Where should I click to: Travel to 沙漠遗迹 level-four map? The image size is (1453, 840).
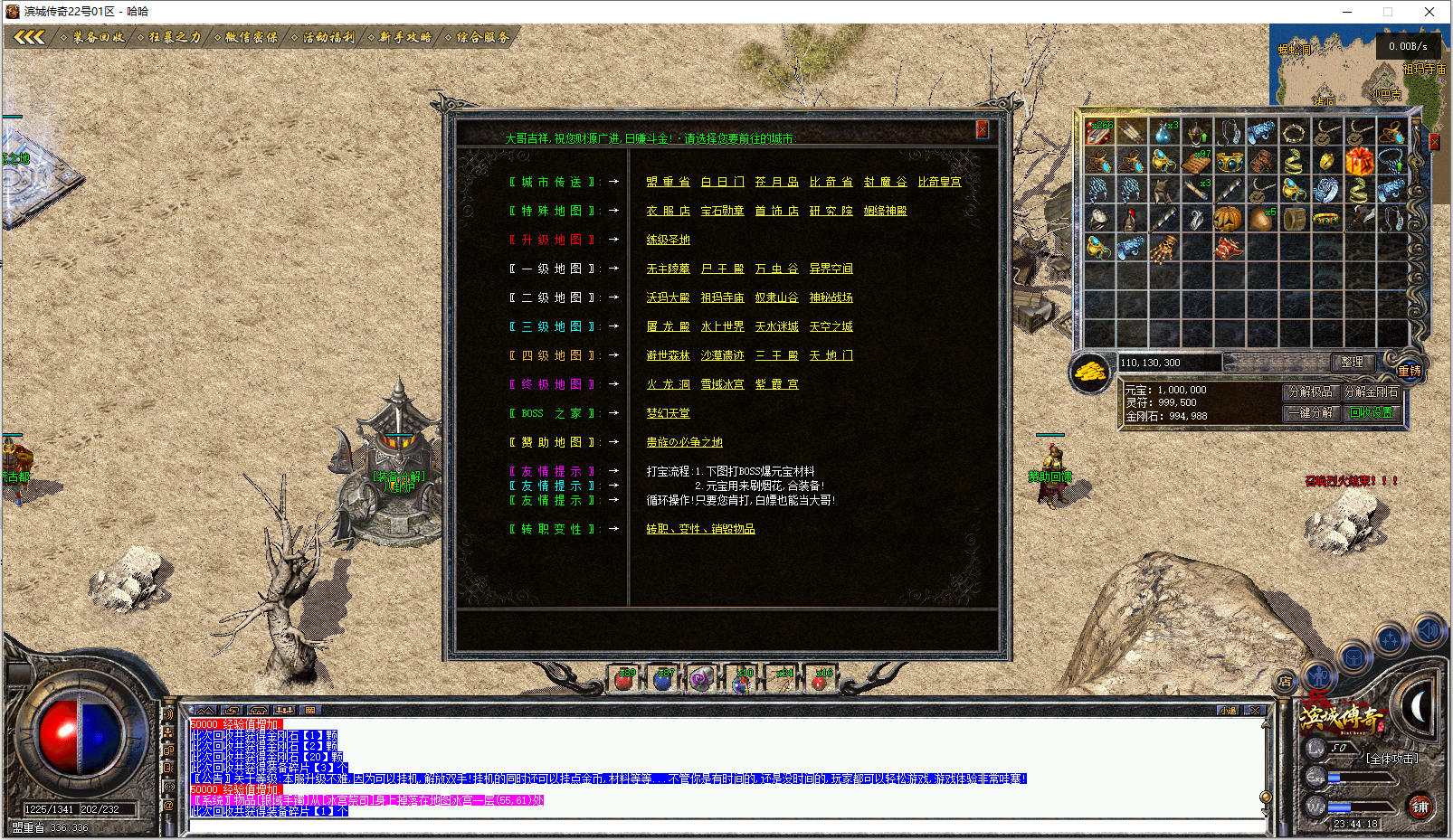click(722, 355)
